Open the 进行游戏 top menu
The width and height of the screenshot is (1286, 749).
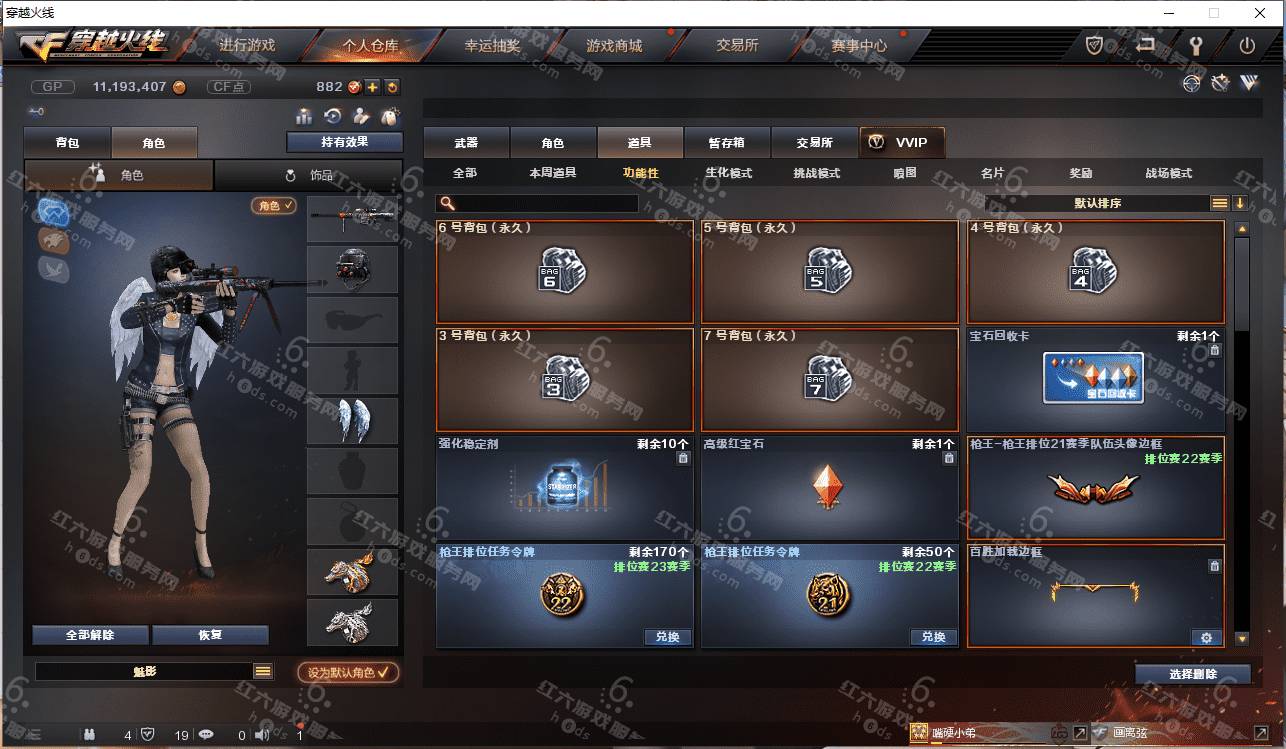[x=246, y=45]
